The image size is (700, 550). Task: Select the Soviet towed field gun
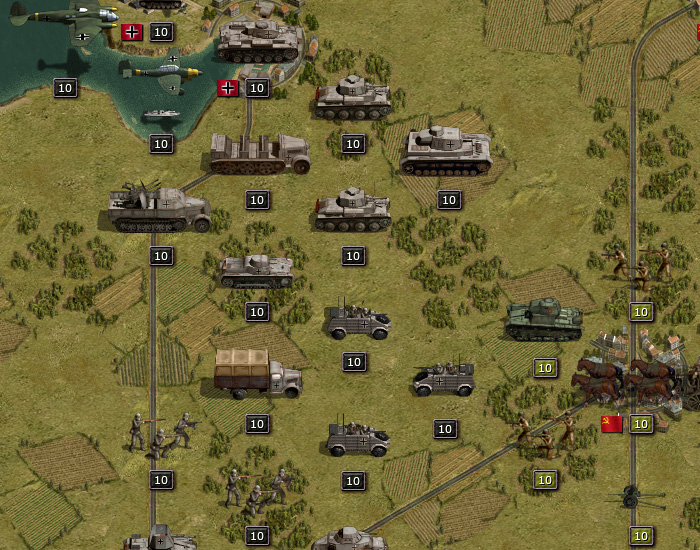630,496
